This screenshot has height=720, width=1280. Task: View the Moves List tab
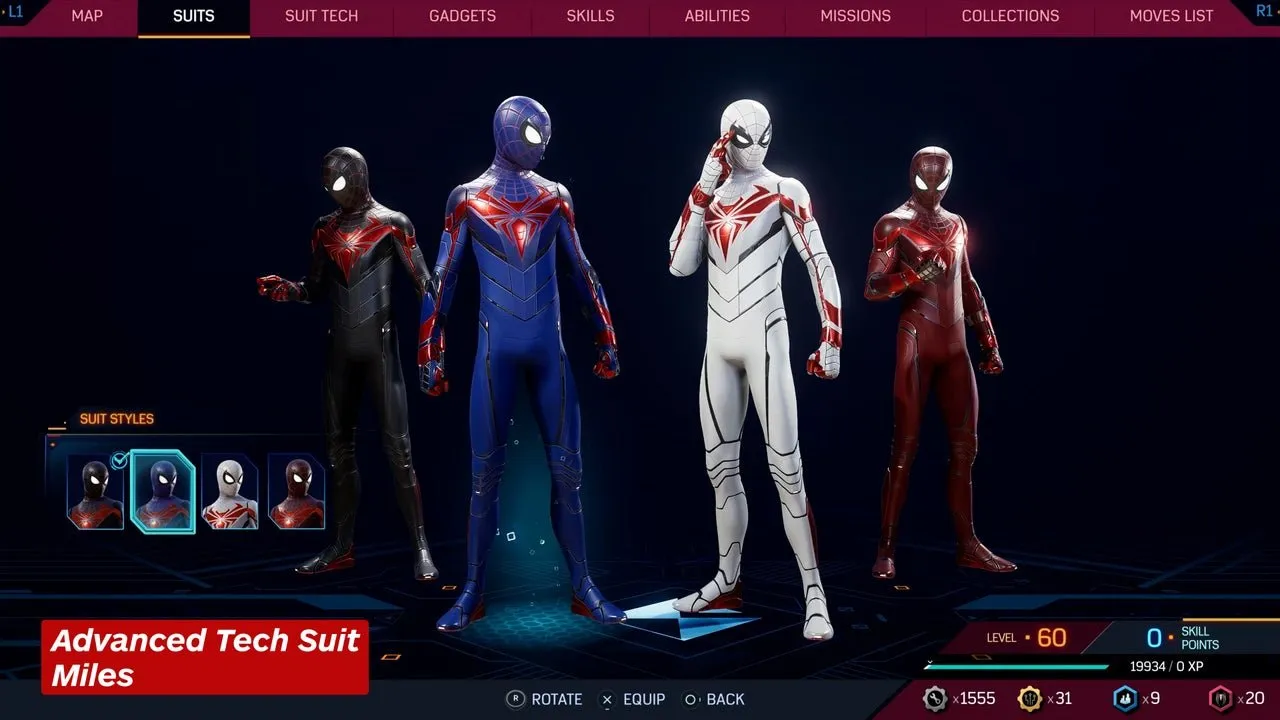[1171, 16]
